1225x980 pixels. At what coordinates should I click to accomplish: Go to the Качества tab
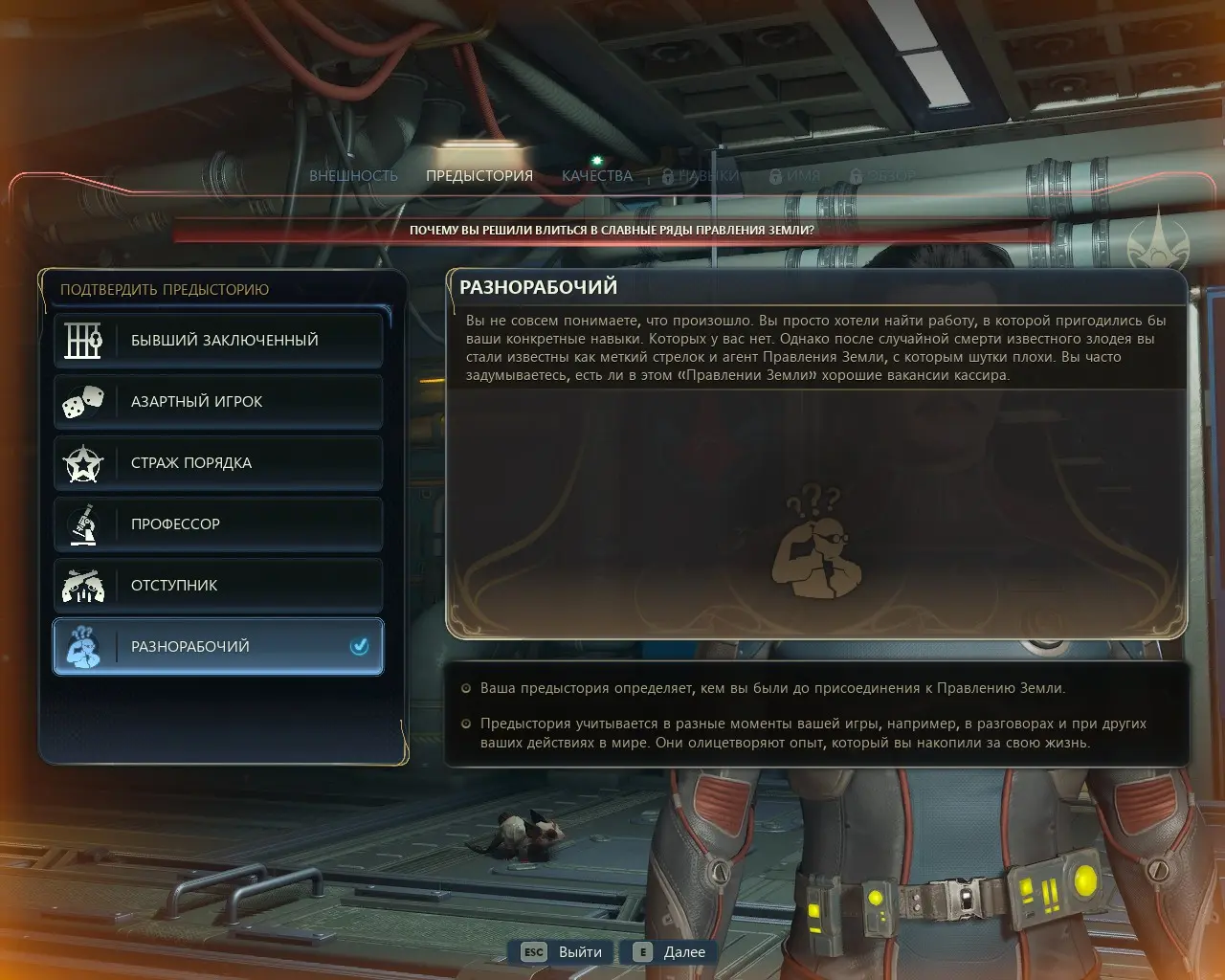(597, 176)
